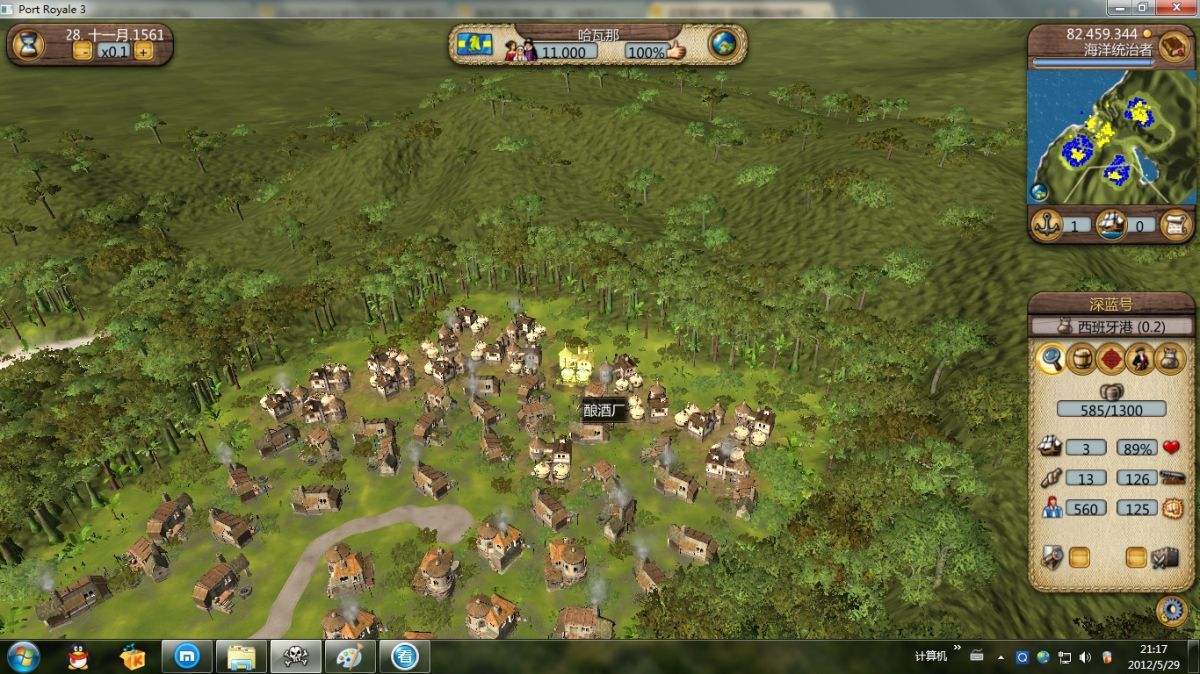Open the captain portrait tab
Image resolution: width=1200 pixels, height=674 pixels.
click(x=1141, y=358)
